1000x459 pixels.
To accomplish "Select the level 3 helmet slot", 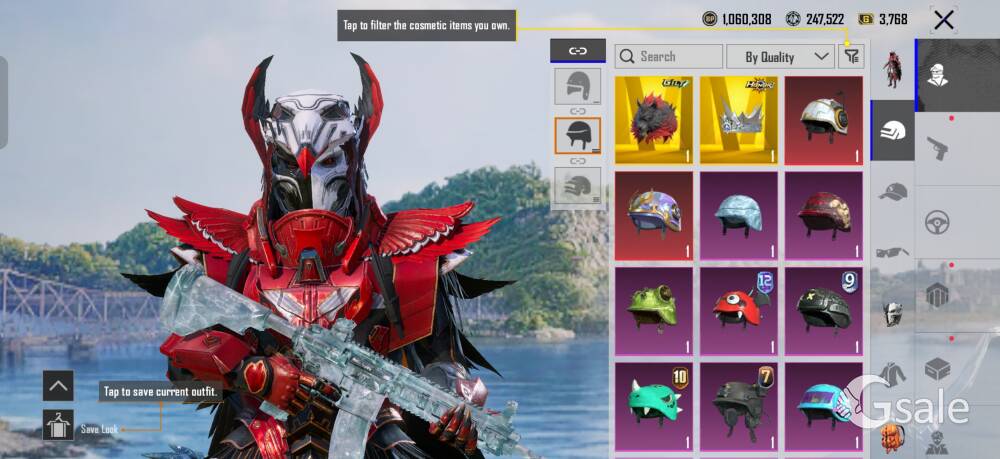I will click(x=578, y=185).
